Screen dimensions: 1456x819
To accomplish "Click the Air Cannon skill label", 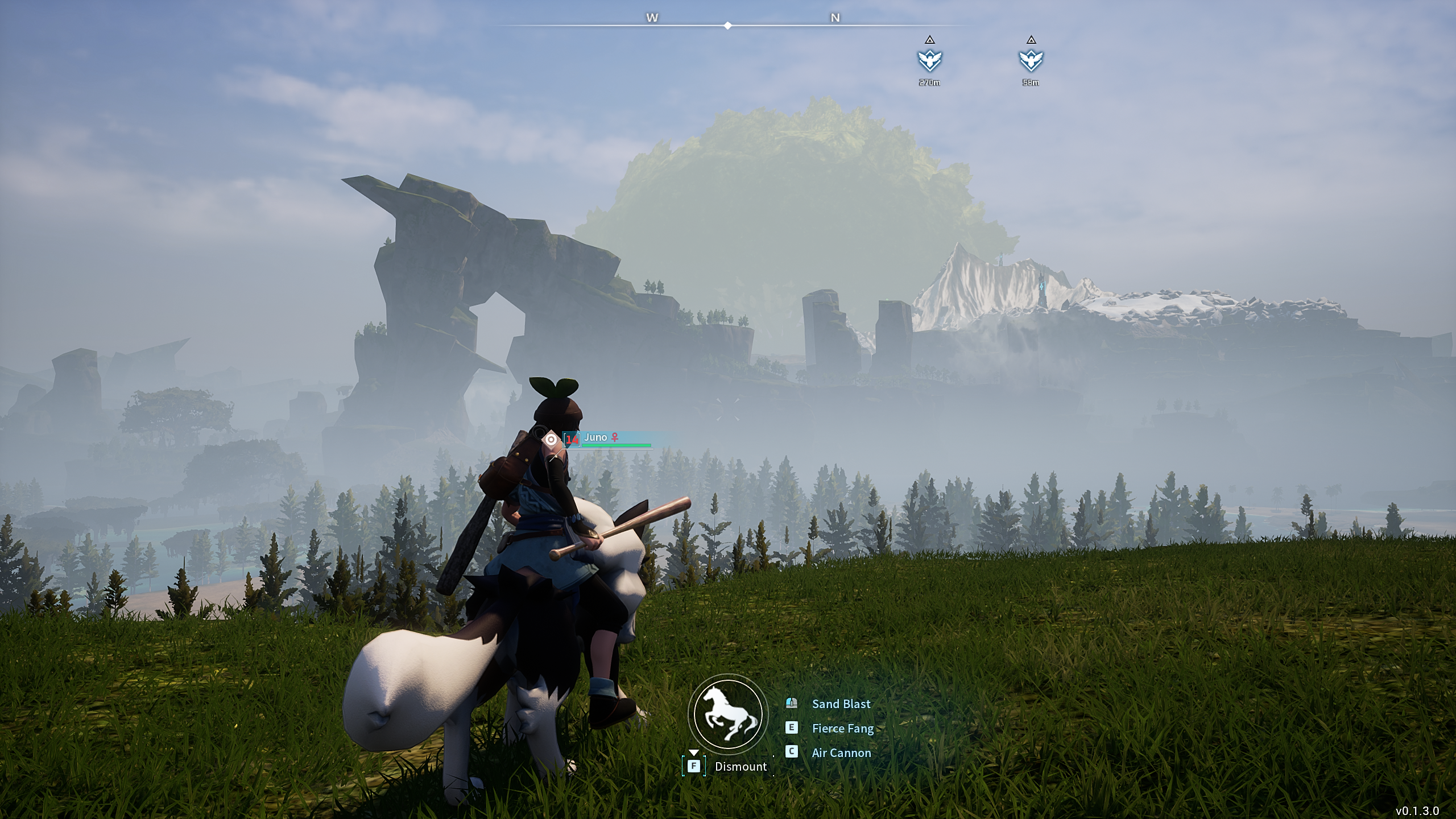I will coord(841,752).
